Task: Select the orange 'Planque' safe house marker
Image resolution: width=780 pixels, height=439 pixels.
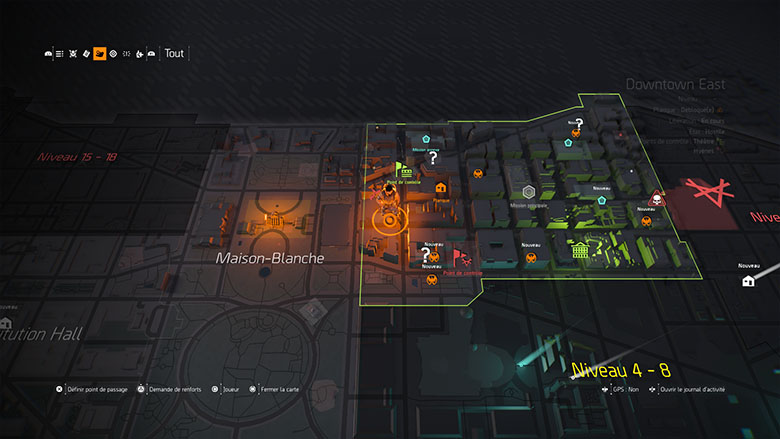Action: 440,187
